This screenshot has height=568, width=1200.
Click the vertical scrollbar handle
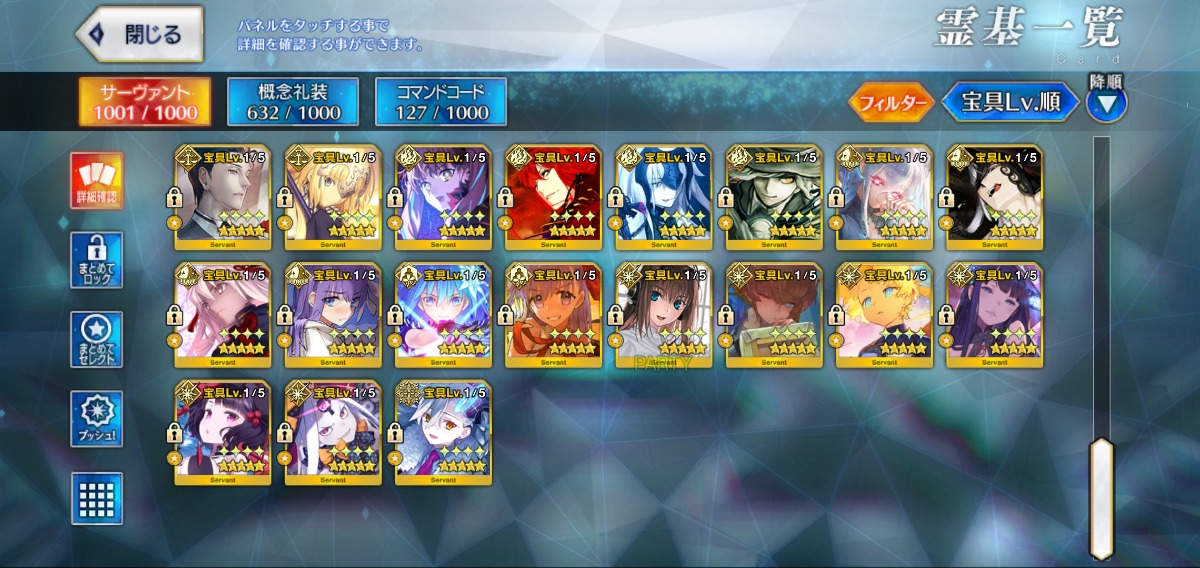(1101, 497)
